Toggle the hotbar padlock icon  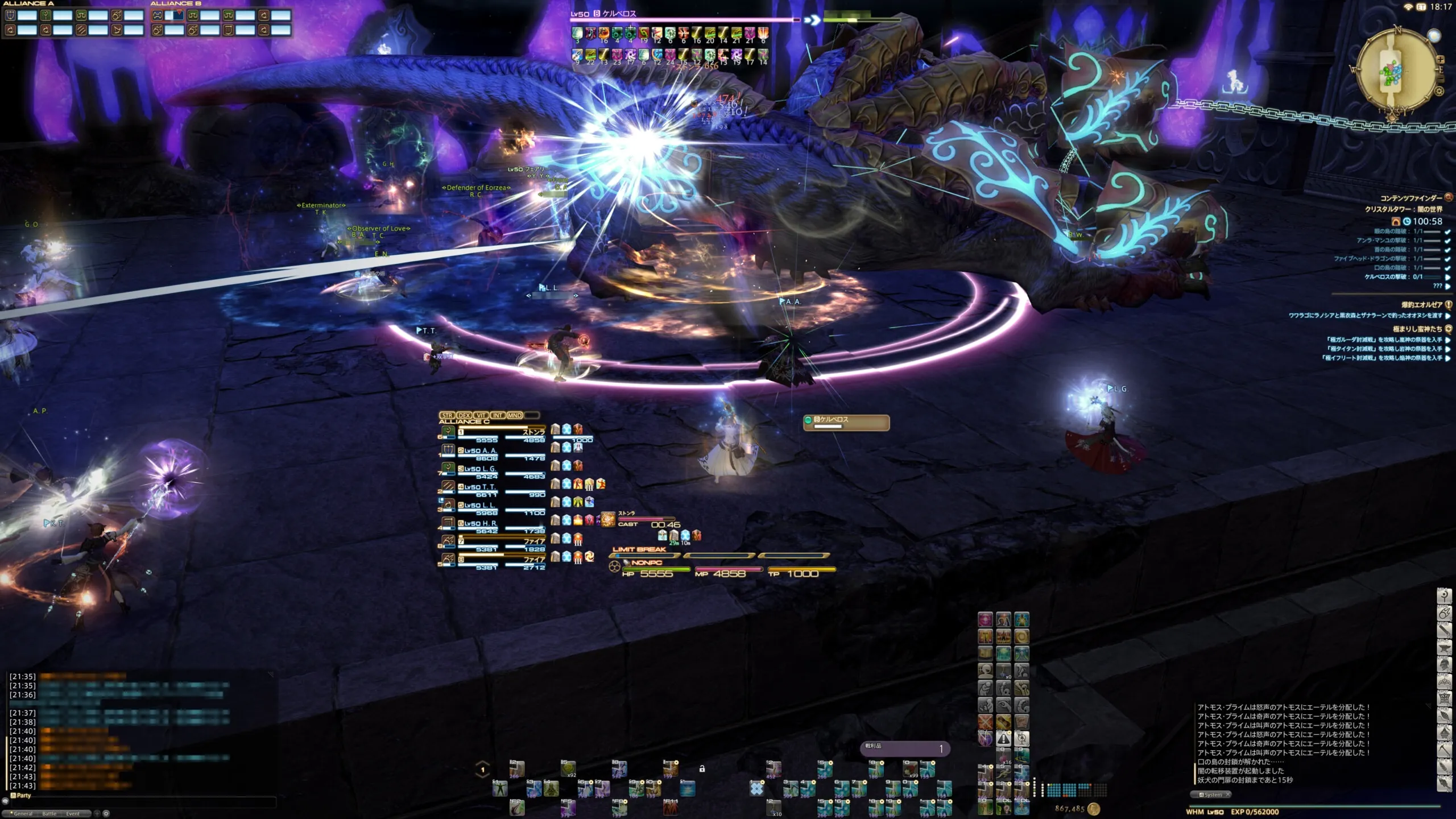[702, 769]
